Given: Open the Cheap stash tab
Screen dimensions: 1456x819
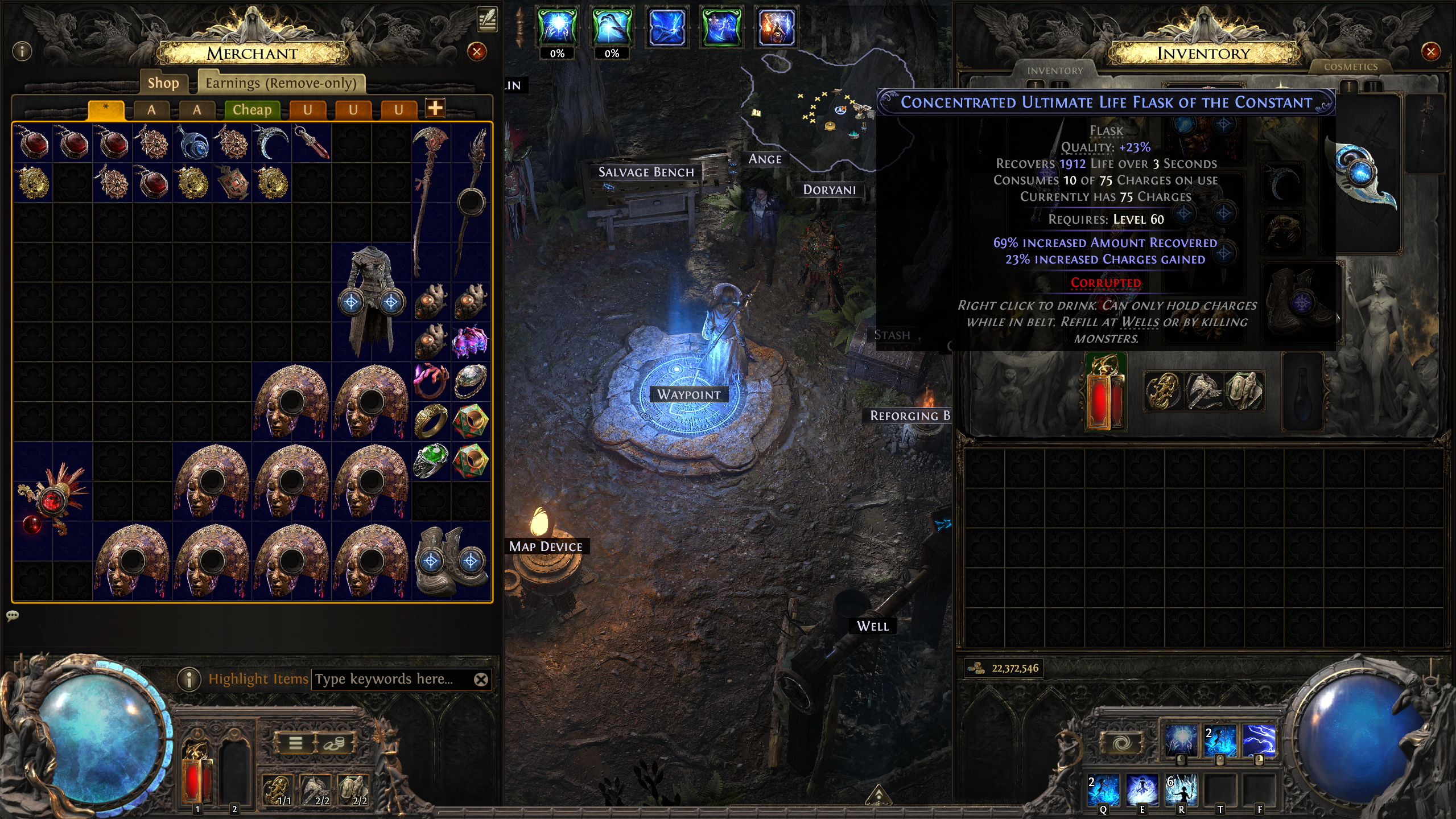Looking at the screenshot, I should tap(251, 109).
